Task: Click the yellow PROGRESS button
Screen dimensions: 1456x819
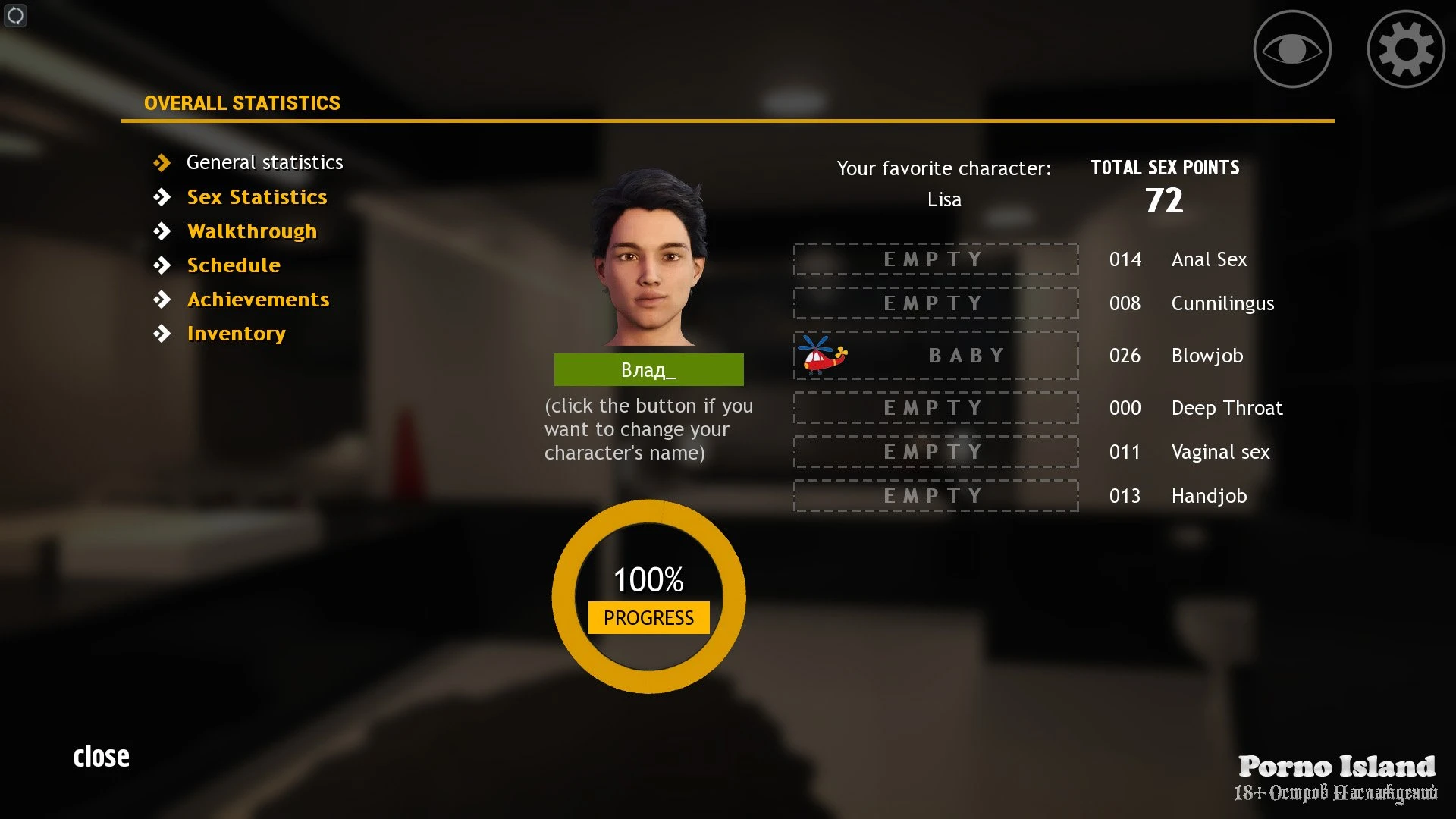Action: 648,617
